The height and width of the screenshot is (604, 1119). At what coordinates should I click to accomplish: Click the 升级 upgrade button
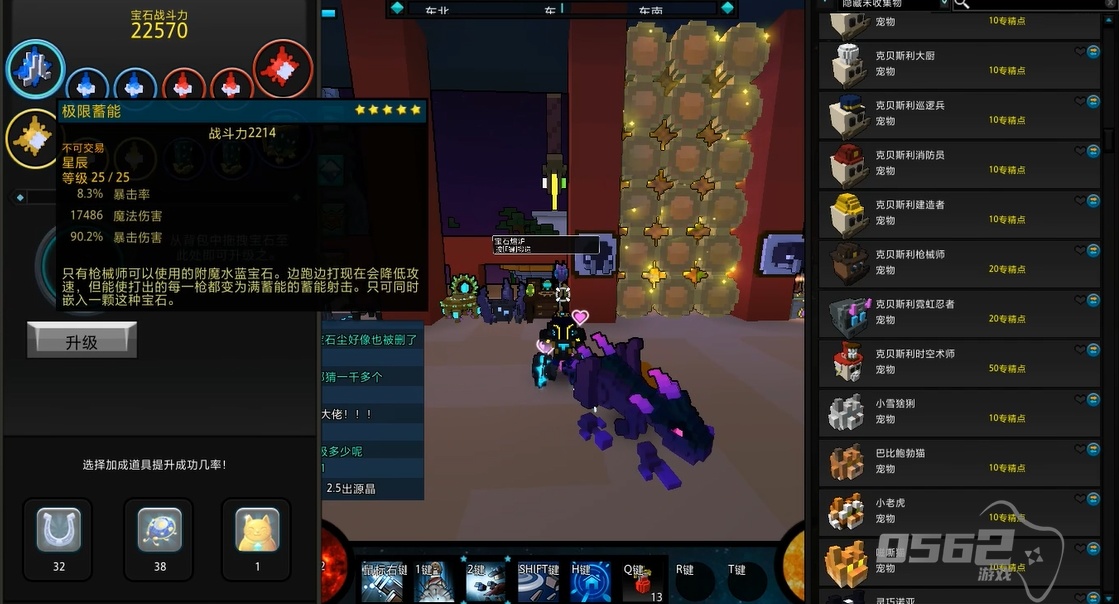(81, 341)
